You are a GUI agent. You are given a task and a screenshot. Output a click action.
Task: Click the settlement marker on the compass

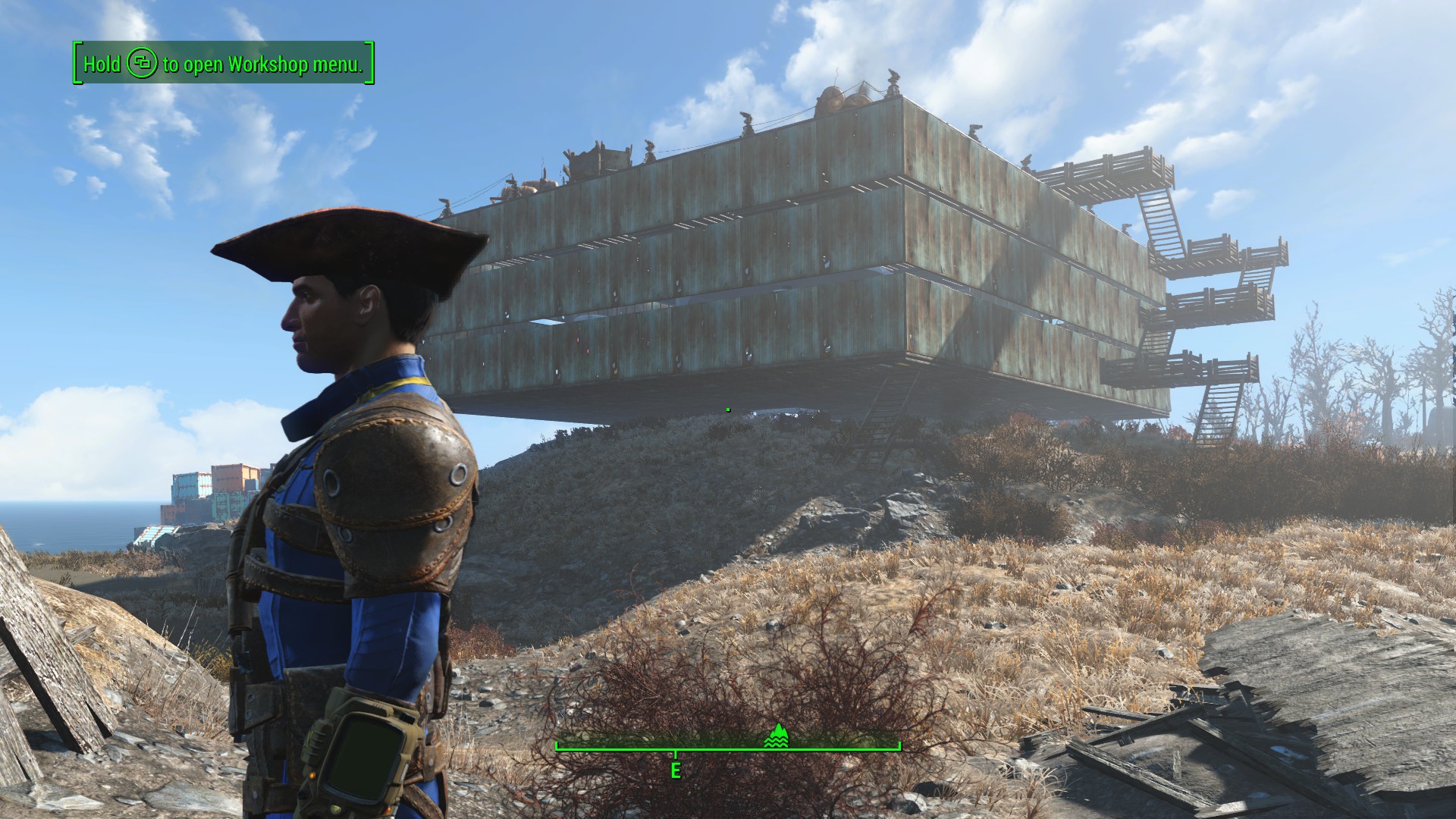(x=777, y=736)
